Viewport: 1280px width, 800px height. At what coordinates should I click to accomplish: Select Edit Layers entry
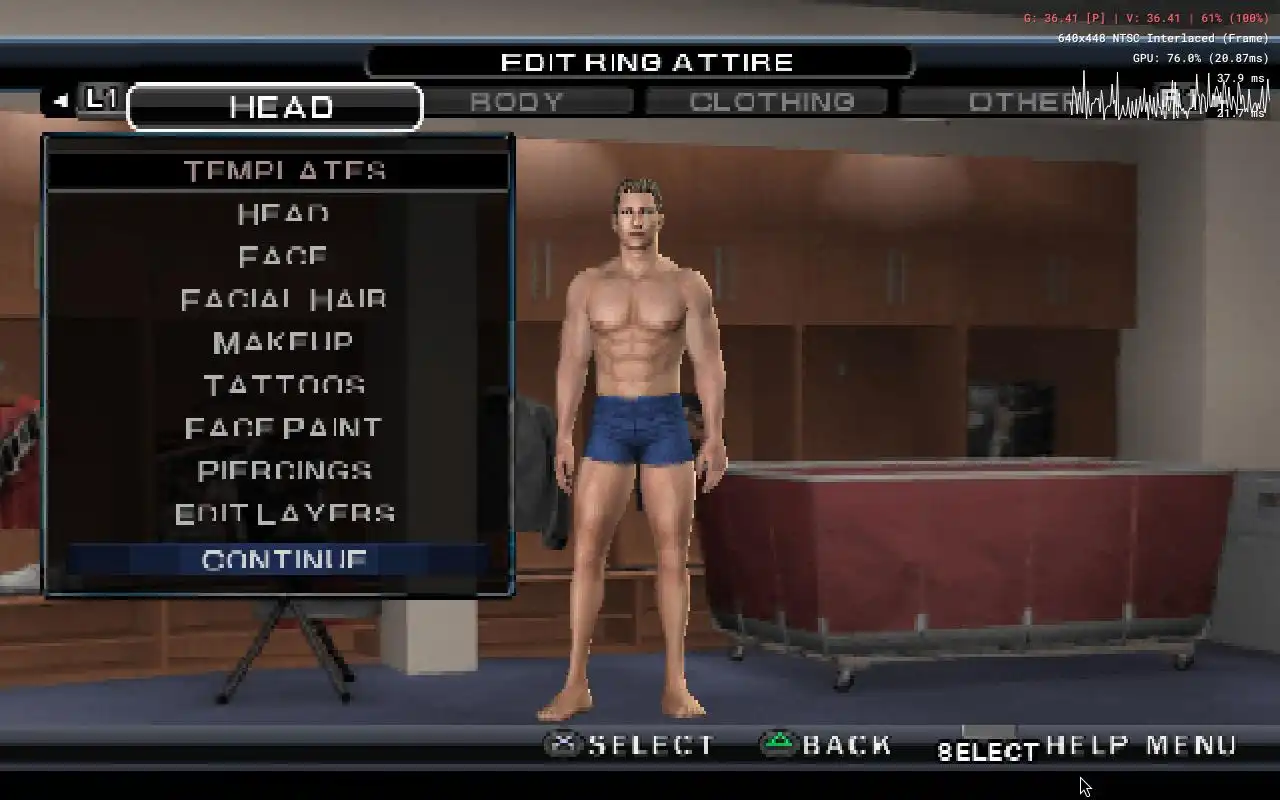284,514
